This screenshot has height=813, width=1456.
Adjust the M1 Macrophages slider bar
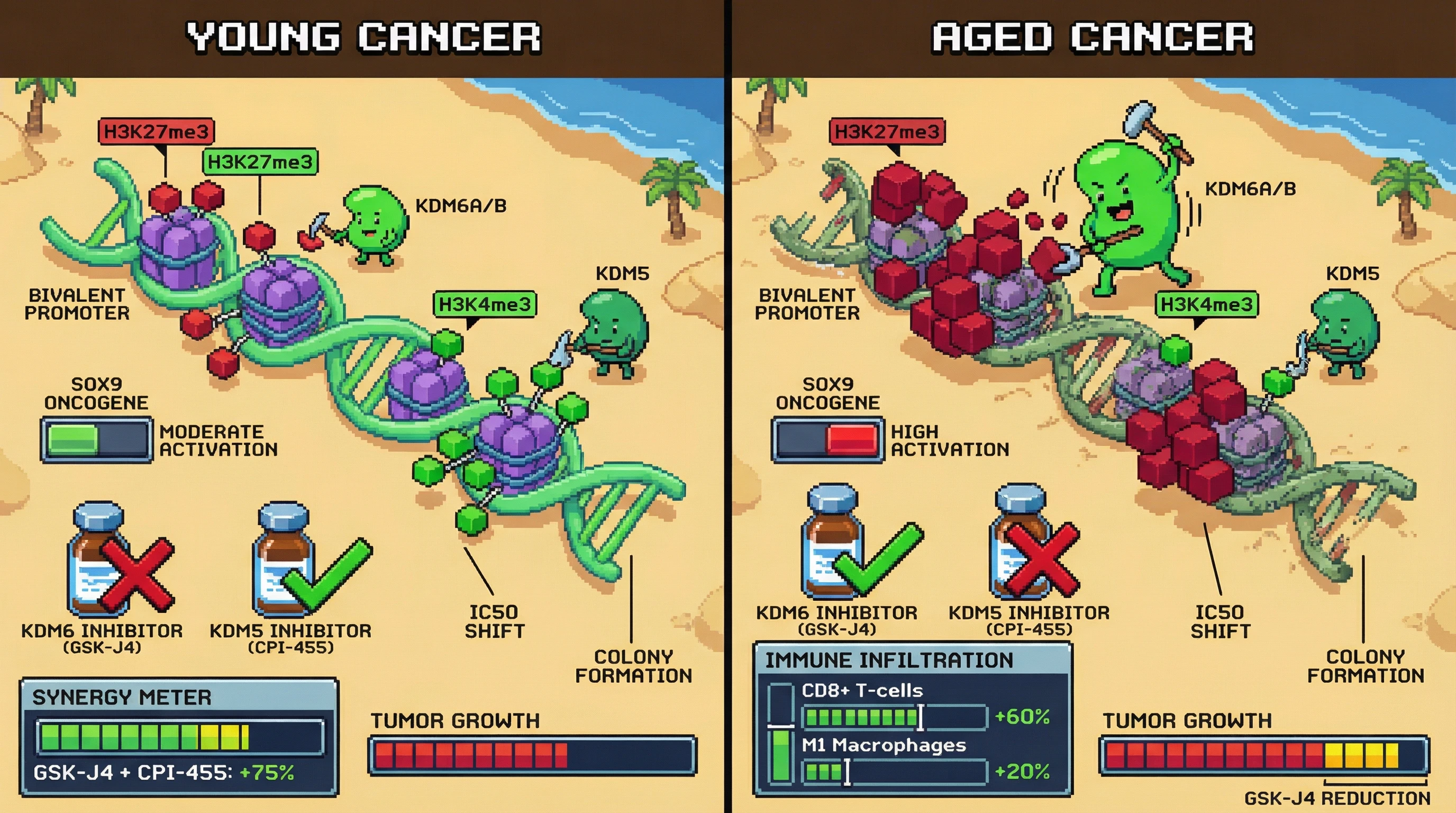click(895, 772)
